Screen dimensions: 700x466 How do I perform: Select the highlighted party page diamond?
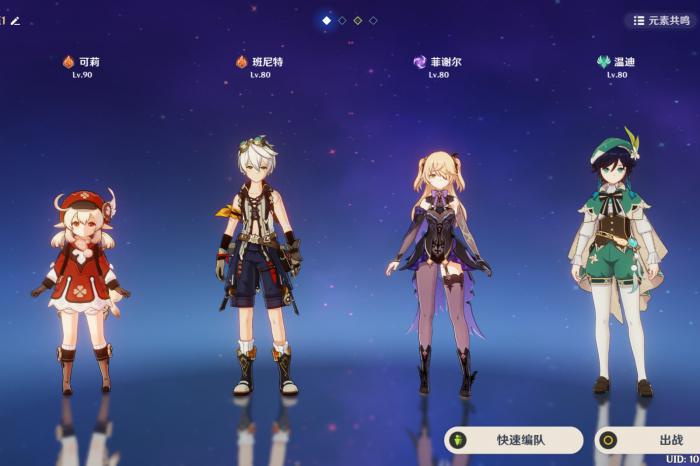point(326,20)
